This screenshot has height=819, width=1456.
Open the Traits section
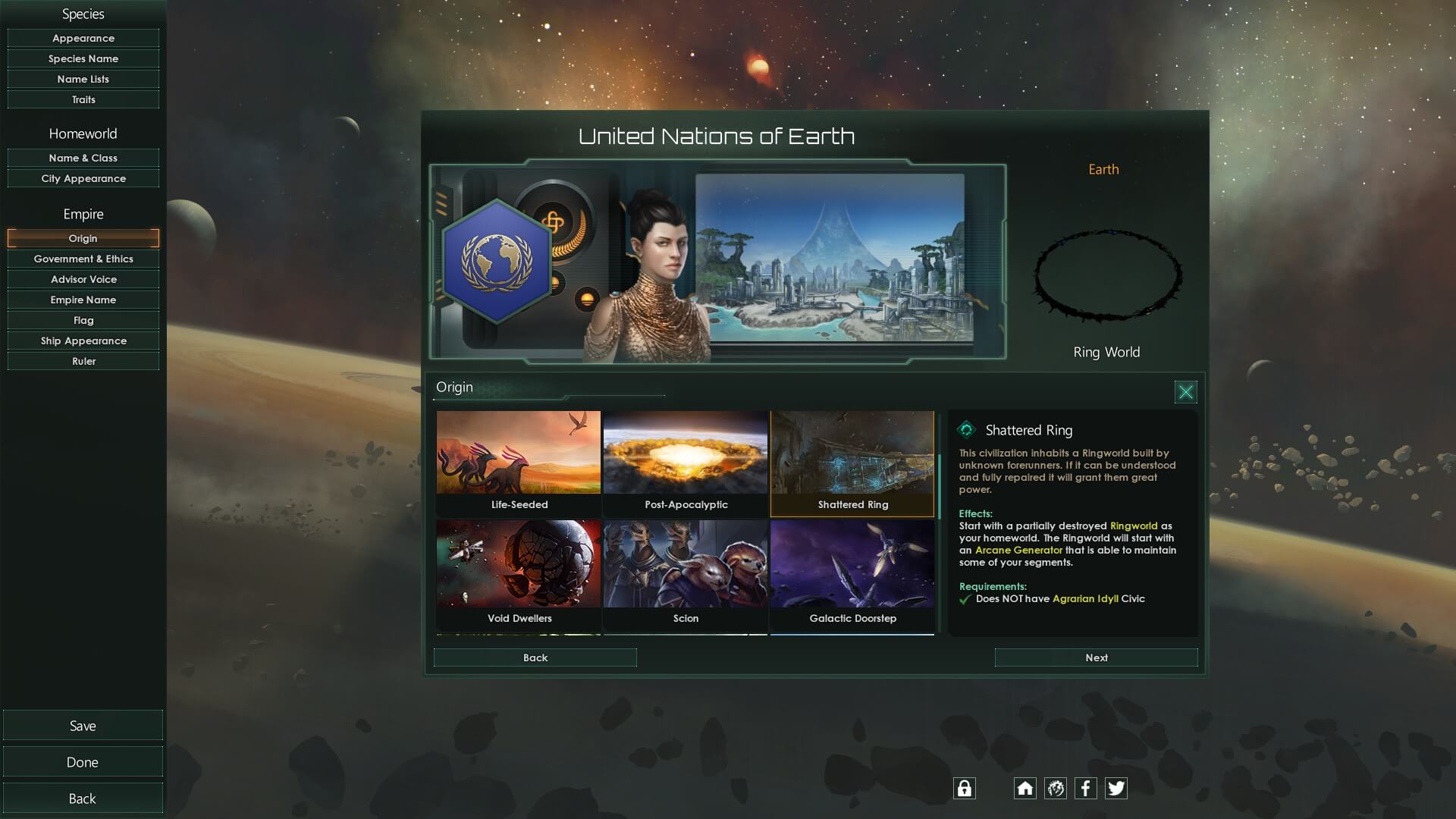point(83,99)
